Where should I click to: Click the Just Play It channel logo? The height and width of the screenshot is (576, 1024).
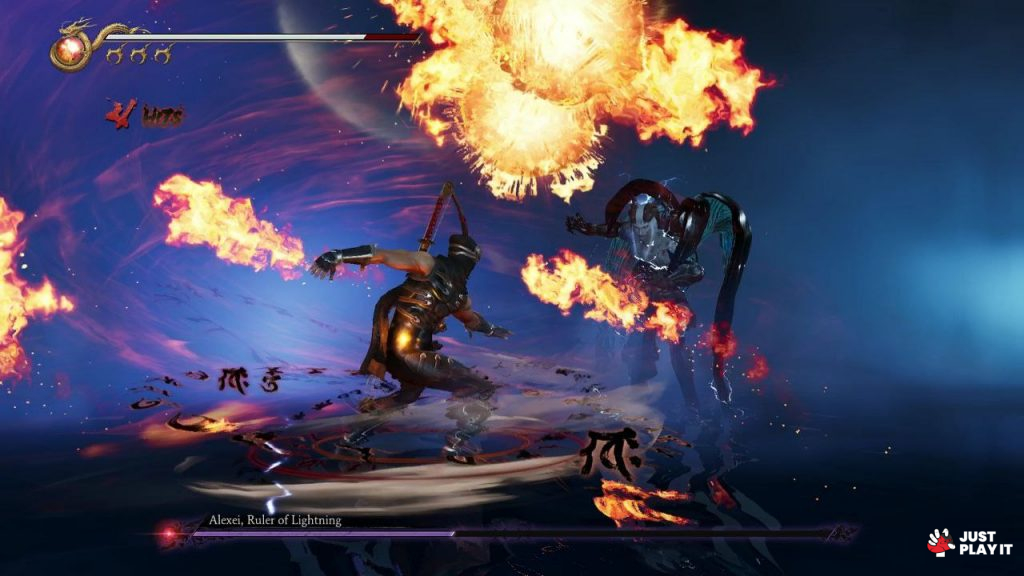969,543
